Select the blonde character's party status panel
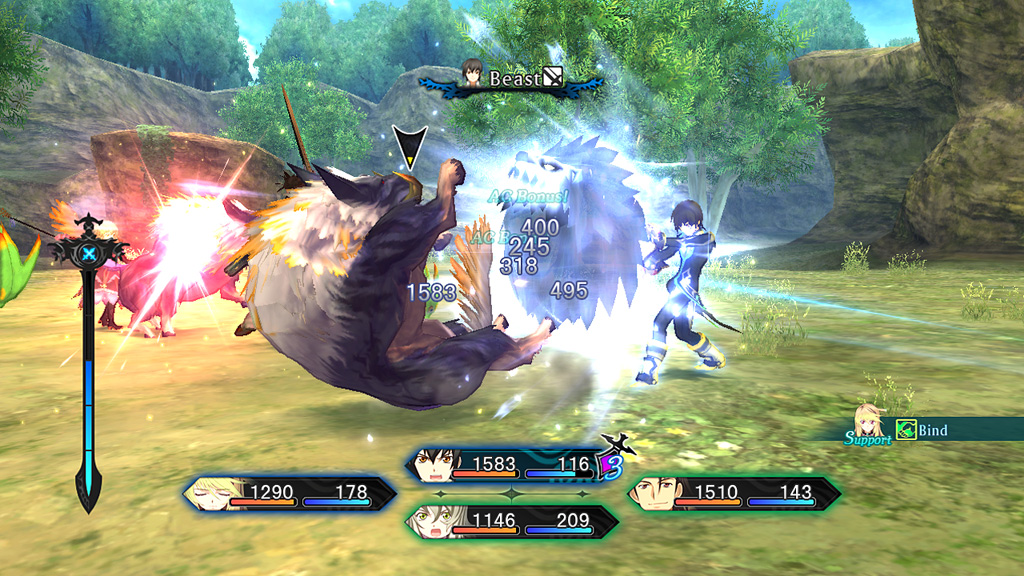Screen dimensions: 1024x576 point(289,492)
